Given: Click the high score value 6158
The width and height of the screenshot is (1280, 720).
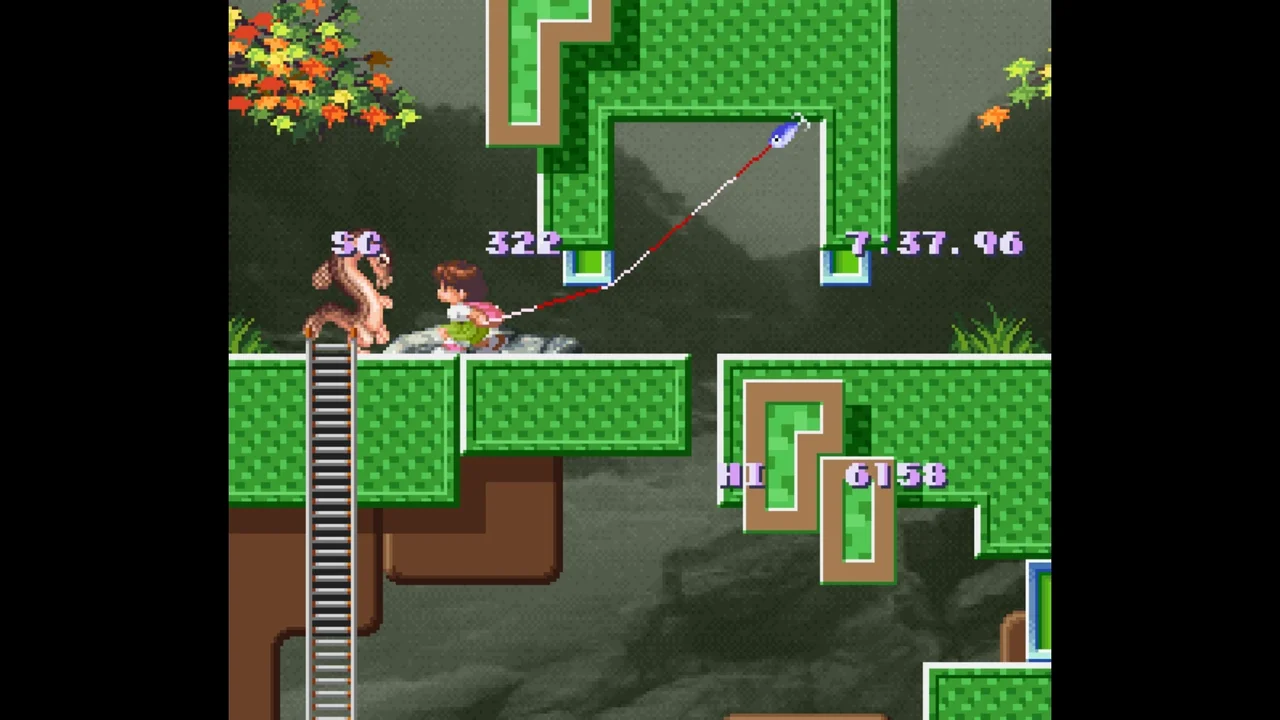Looking at the screenshot, I should click(x=895, y=477).
